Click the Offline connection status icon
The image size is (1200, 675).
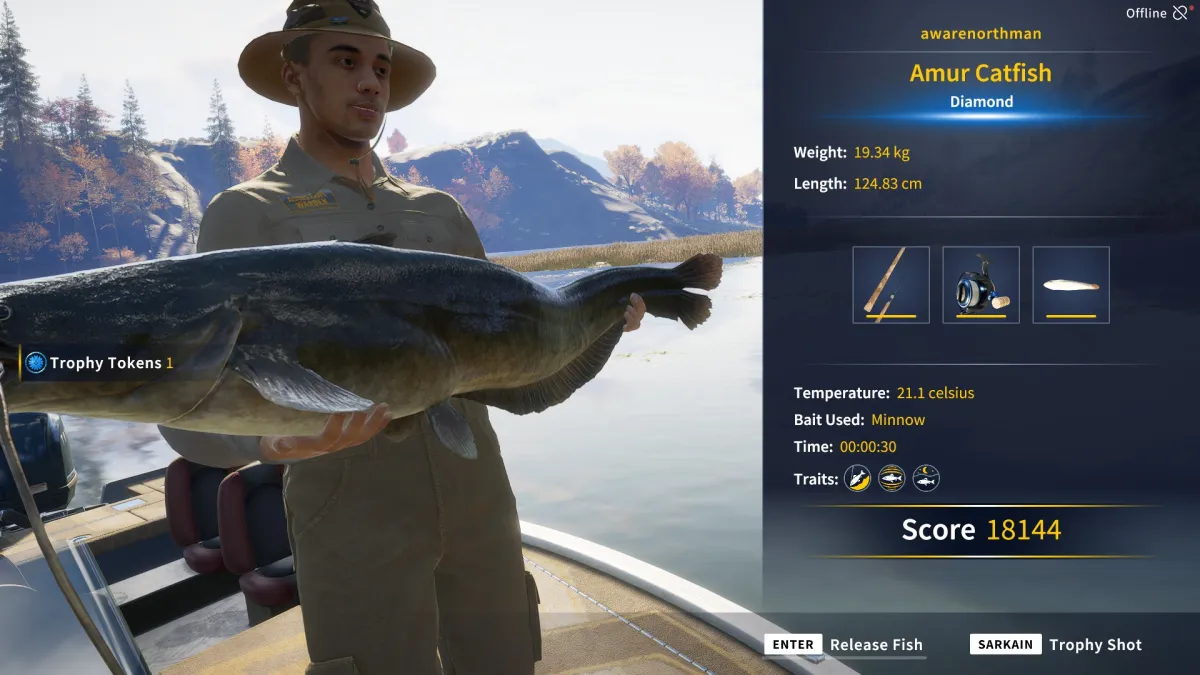tap(1181, 13)
